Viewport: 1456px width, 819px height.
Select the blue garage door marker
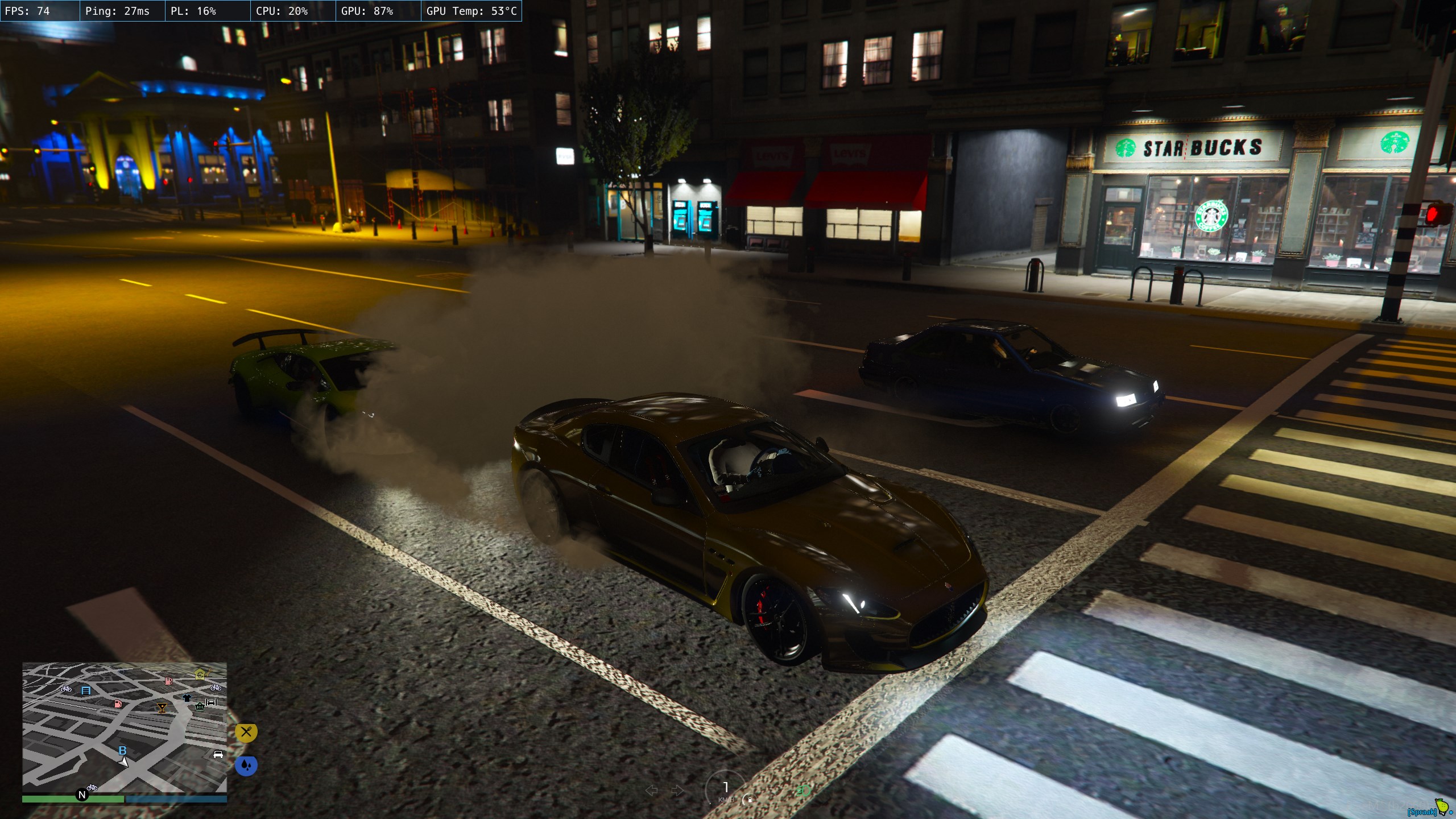click(x=86, y=690)
